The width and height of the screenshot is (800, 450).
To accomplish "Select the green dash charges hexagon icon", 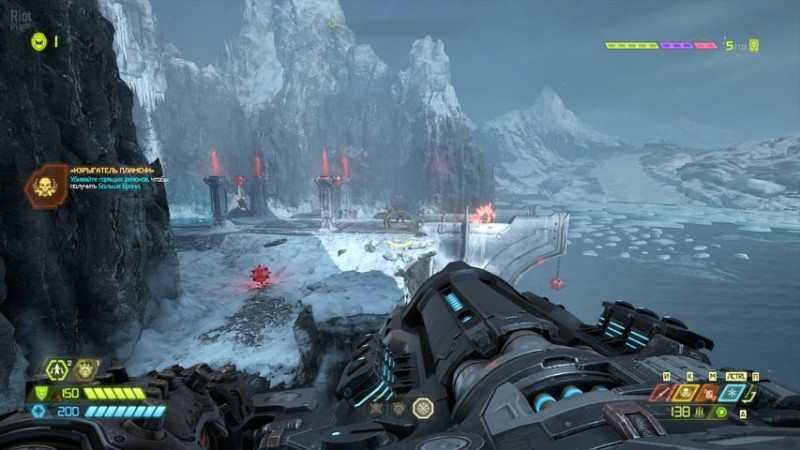I will coord(59,370).
